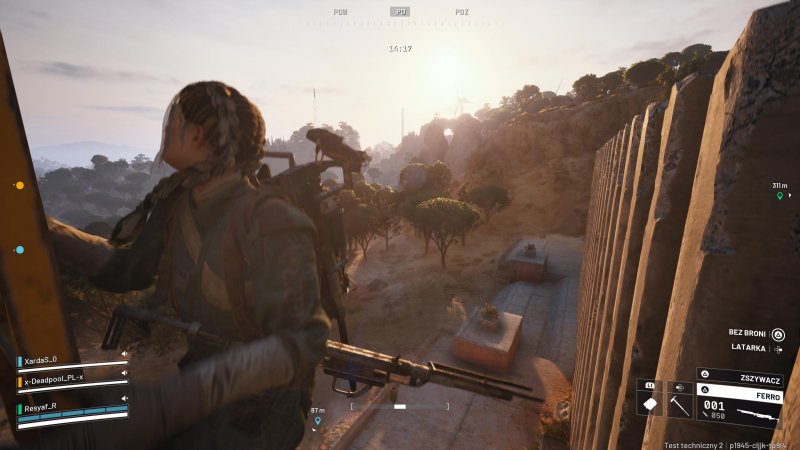Select the white bandage quick-use slot
Screen dimensions: 800x450
[x=649, y=404]
